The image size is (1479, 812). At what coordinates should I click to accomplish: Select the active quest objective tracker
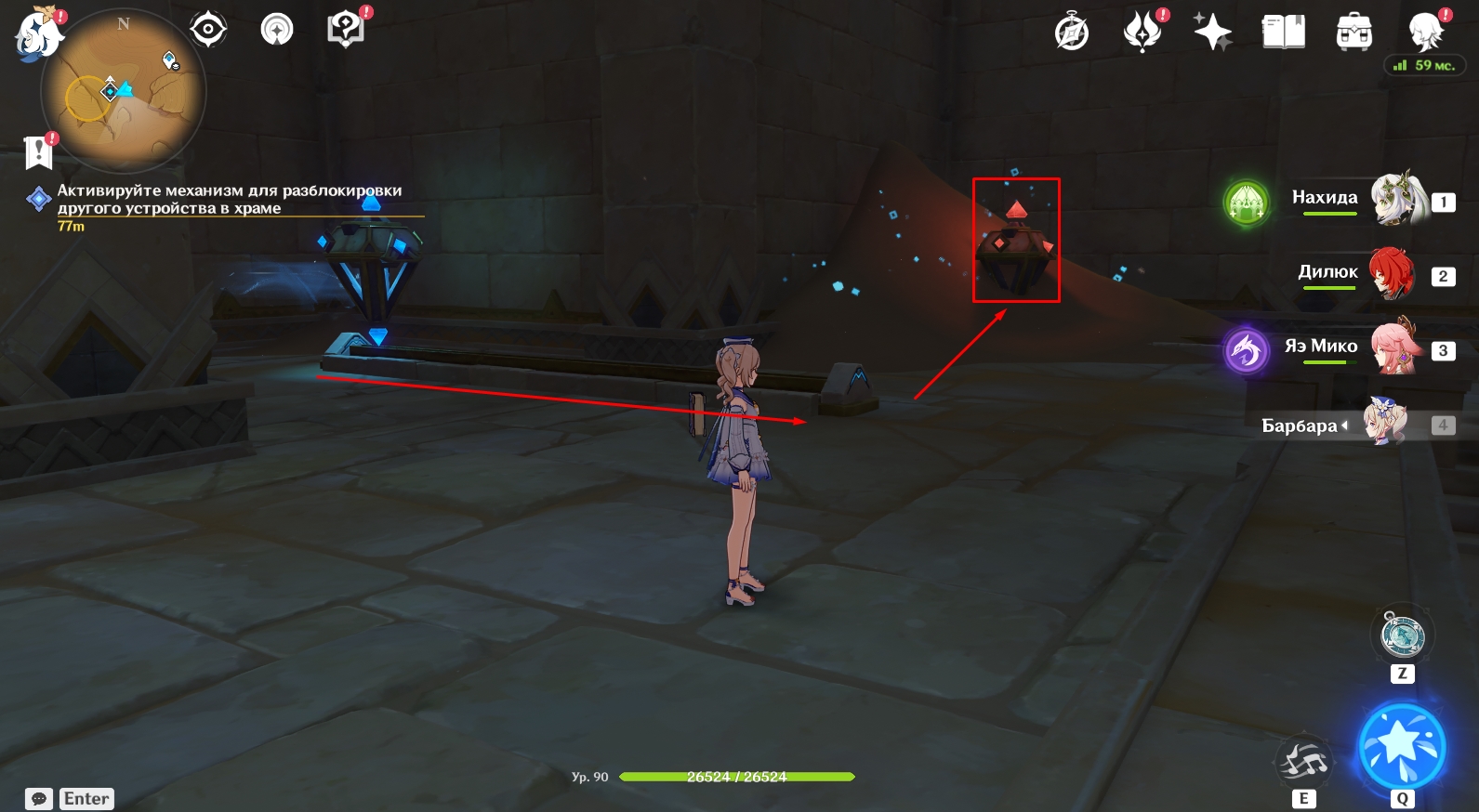pyautogui.click(x=229, y=200)
